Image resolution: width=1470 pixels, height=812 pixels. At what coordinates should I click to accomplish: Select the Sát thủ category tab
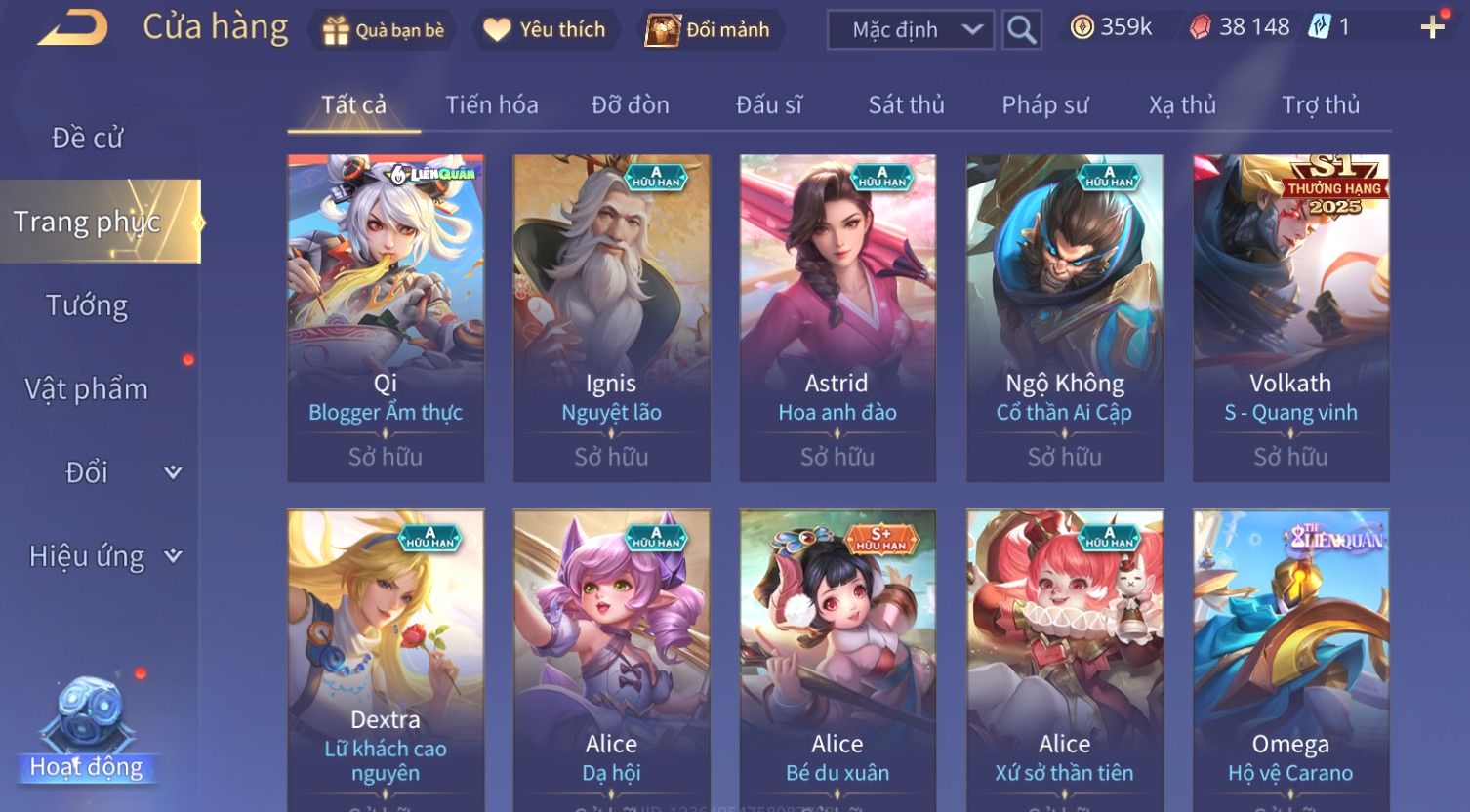(x=906, y=104)
